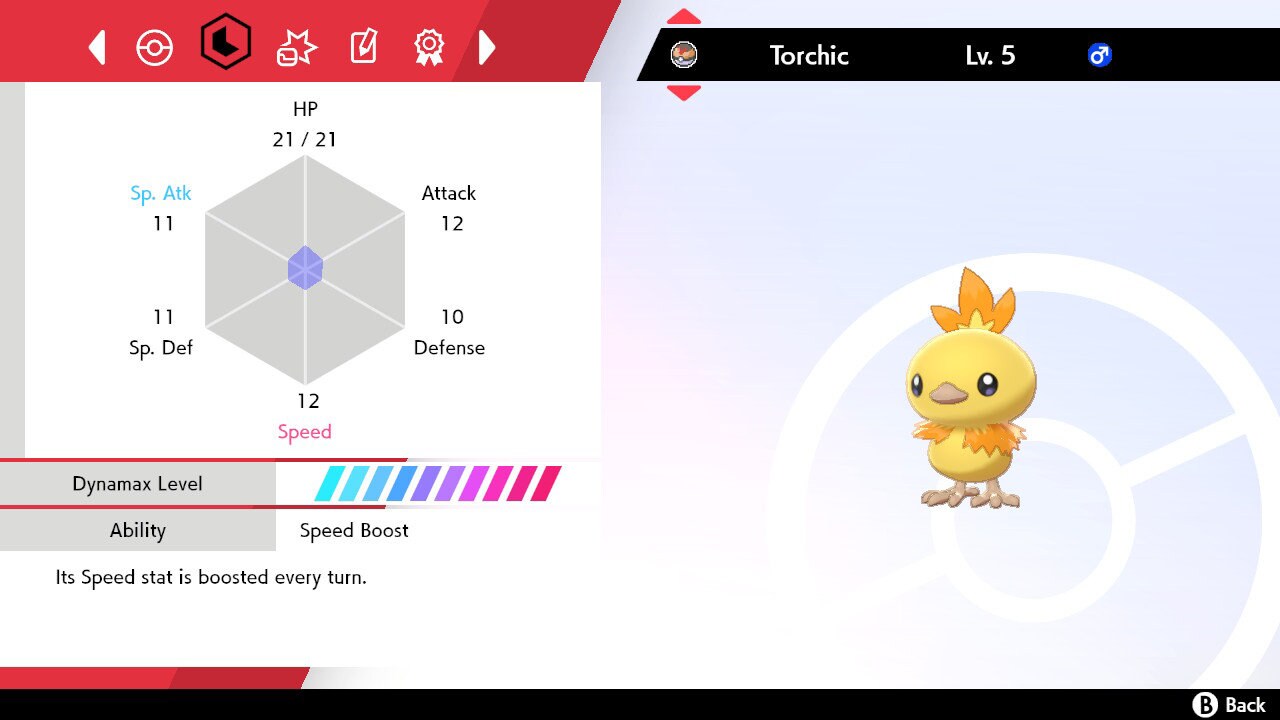
Task: Click the male gender symbol
Action: 1099,56
